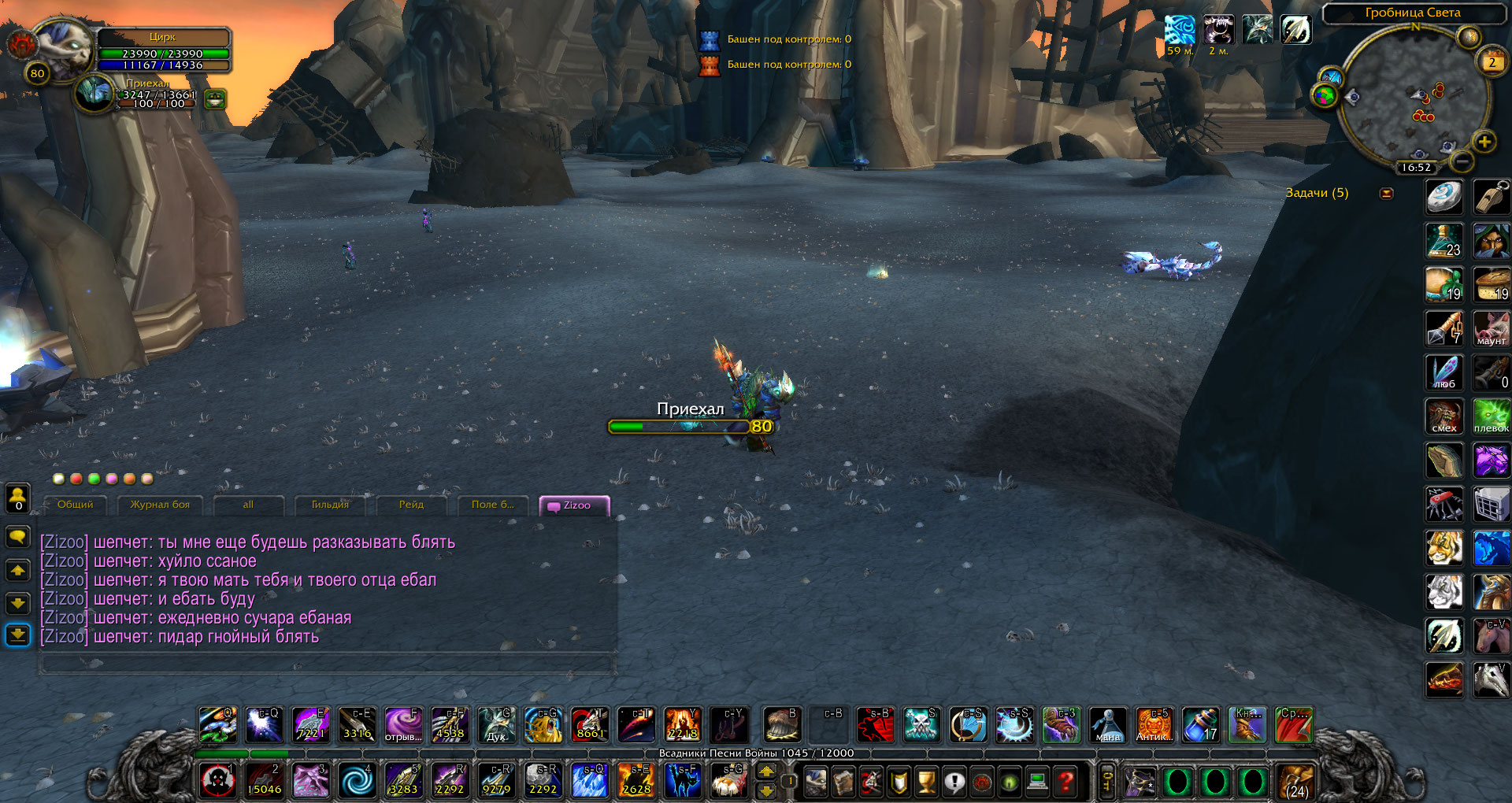Collapse the Задачи objectives tracker
Screen dimensions: 1512x803
pyautogui.click(x=1387, y=194)
